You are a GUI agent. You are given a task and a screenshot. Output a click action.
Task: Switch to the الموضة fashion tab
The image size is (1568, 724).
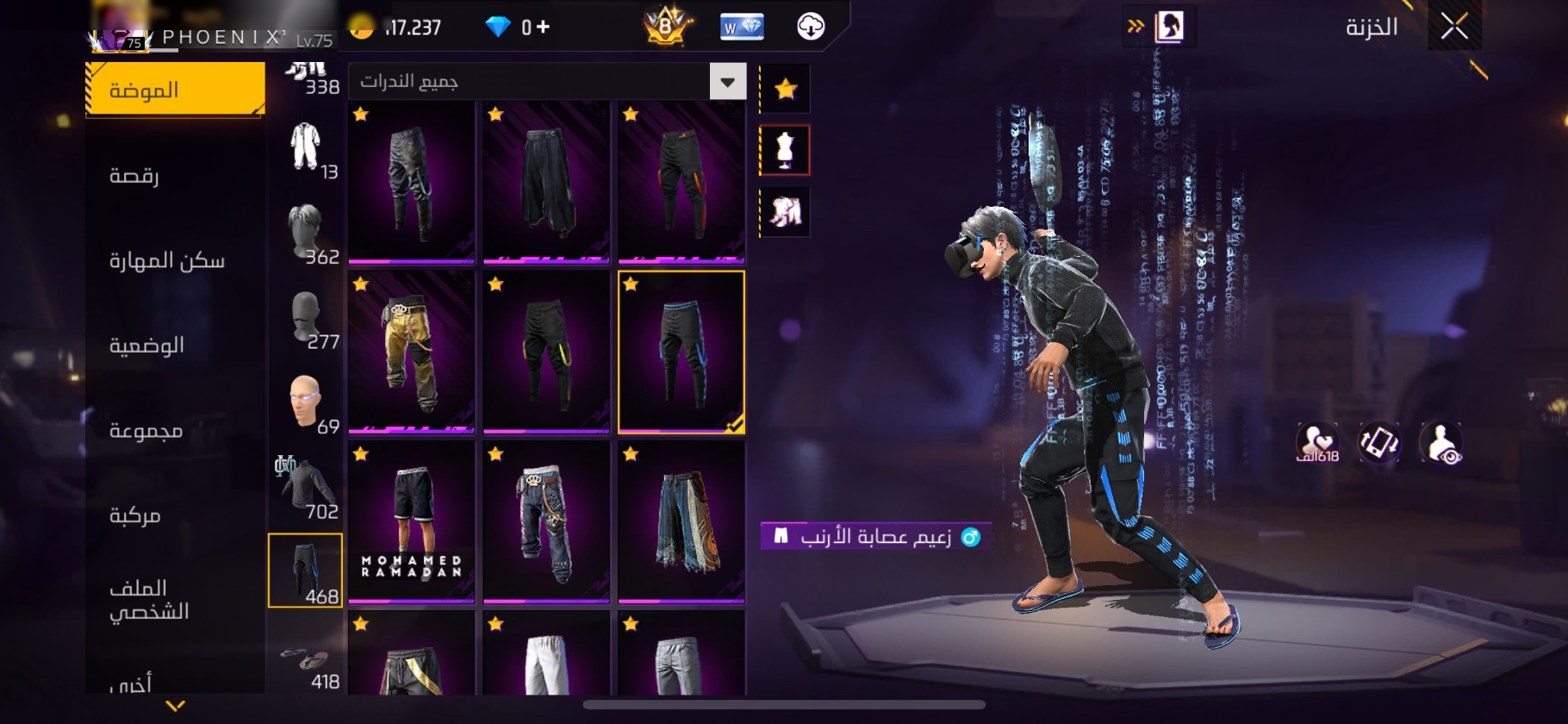click(x=176, y=90)
